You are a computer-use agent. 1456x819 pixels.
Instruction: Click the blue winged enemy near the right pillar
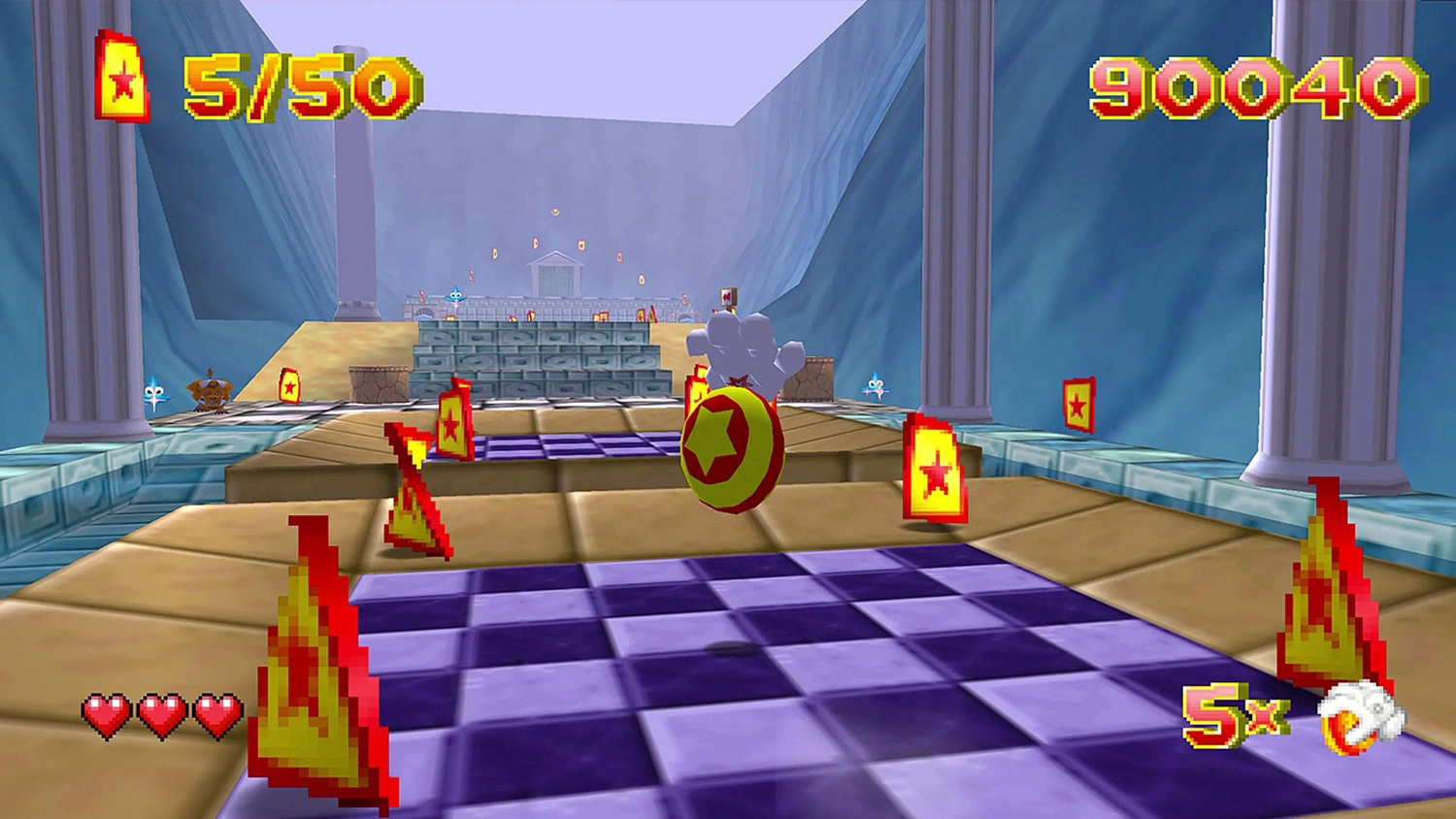click(877, 388)
